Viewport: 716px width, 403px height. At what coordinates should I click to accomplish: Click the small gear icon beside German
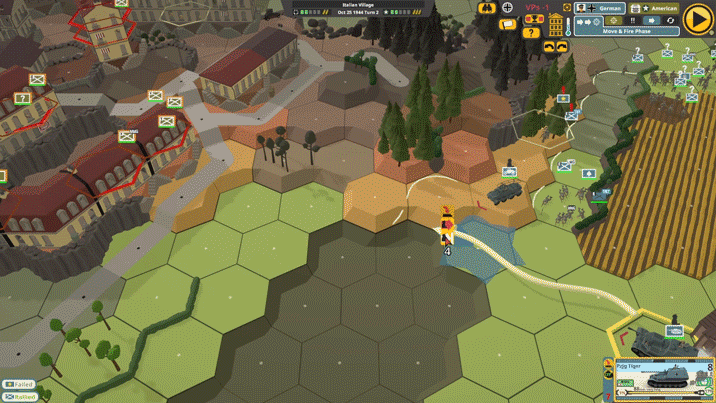(567, 8)
